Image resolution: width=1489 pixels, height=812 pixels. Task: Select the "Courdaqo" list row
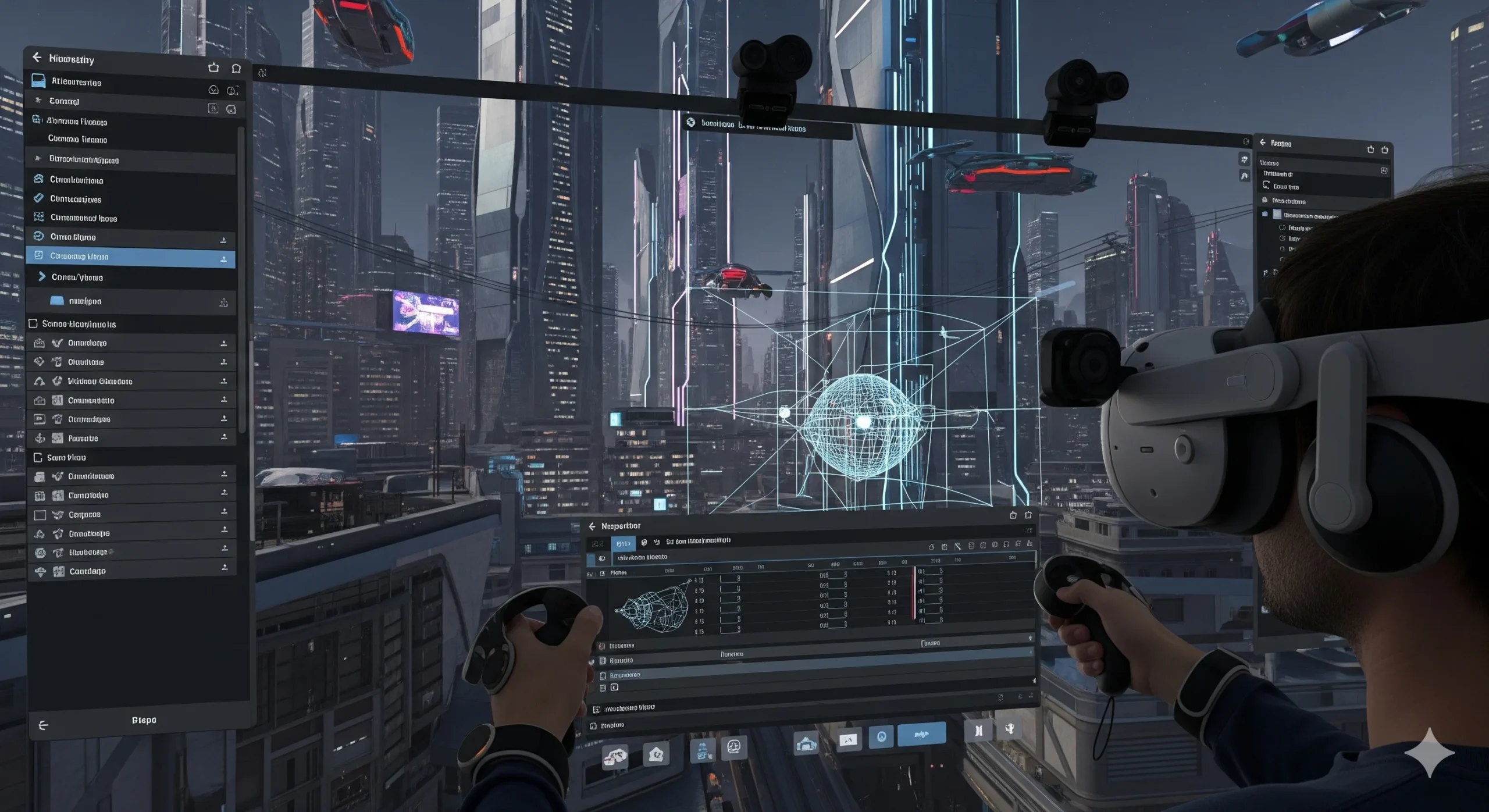87,571
